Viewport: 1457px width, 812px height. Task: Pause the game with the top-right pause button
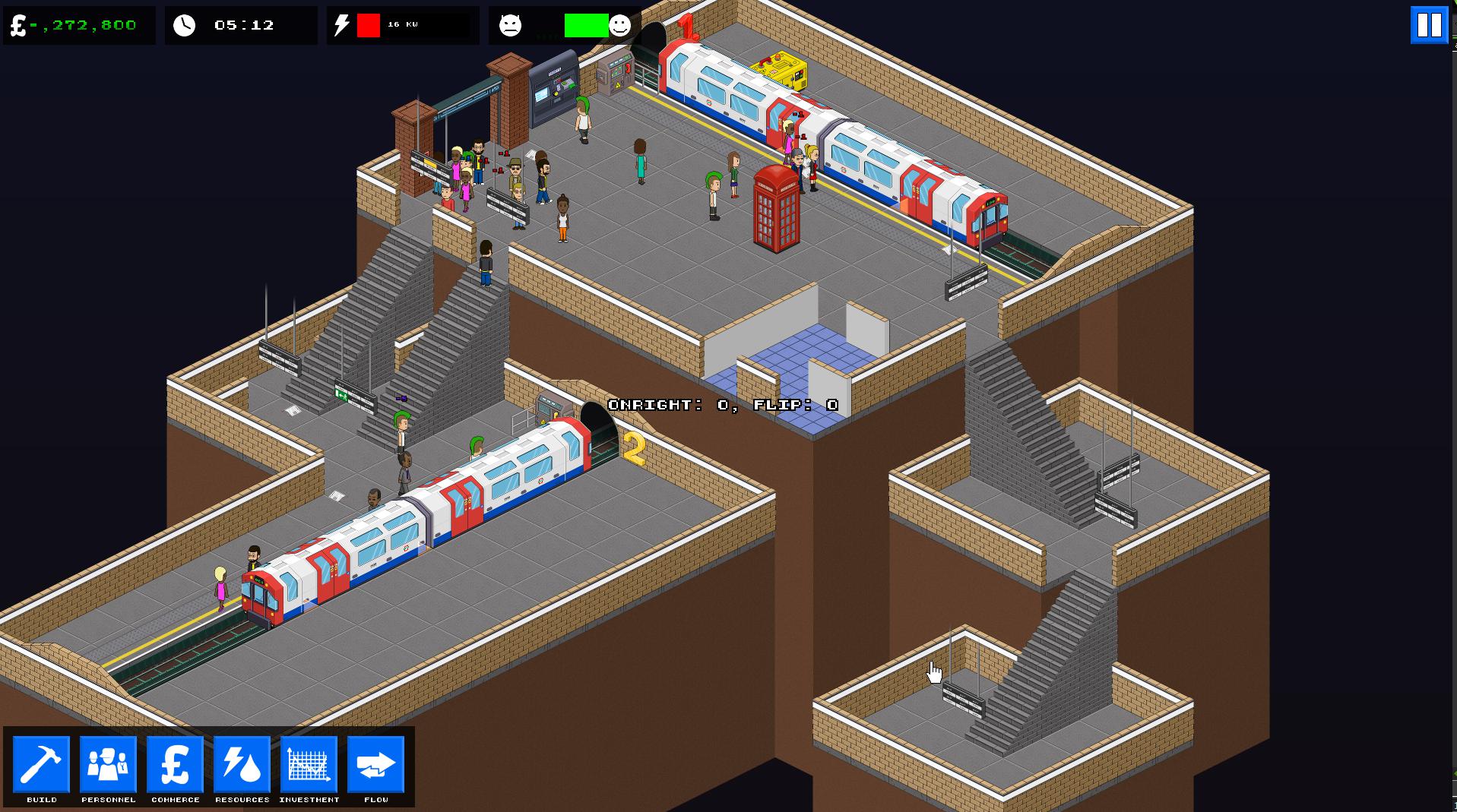point(1428,24)
